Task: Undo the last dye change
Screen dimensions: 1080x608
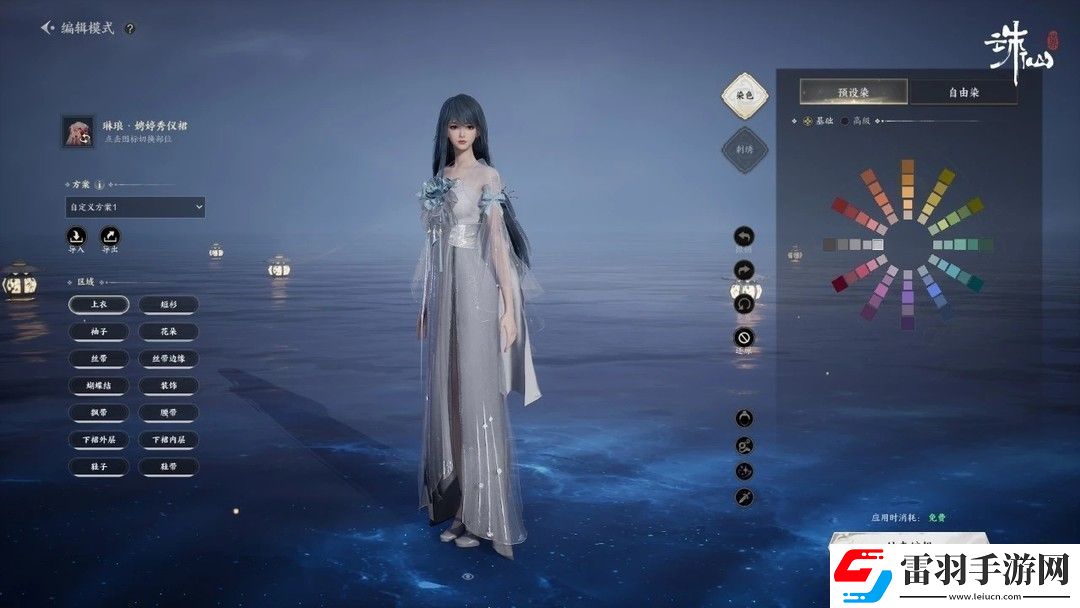Action: click(744, 237)
